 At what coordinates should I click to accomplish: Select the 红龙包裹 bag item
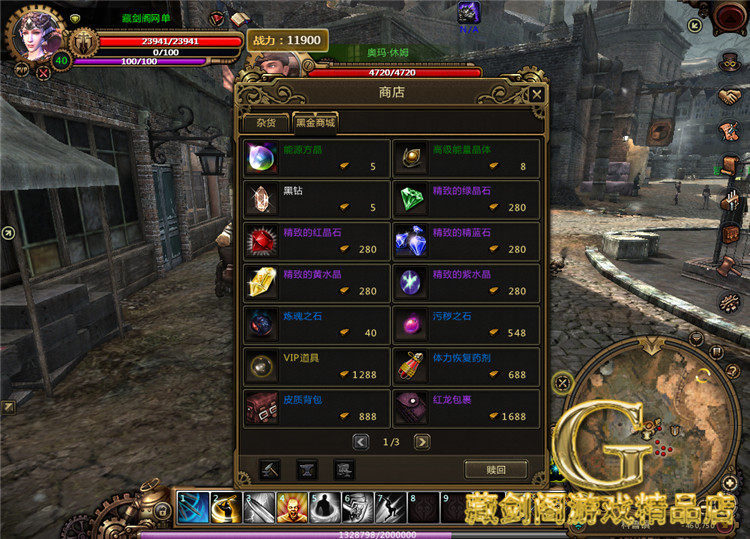[x=466, y=408]
